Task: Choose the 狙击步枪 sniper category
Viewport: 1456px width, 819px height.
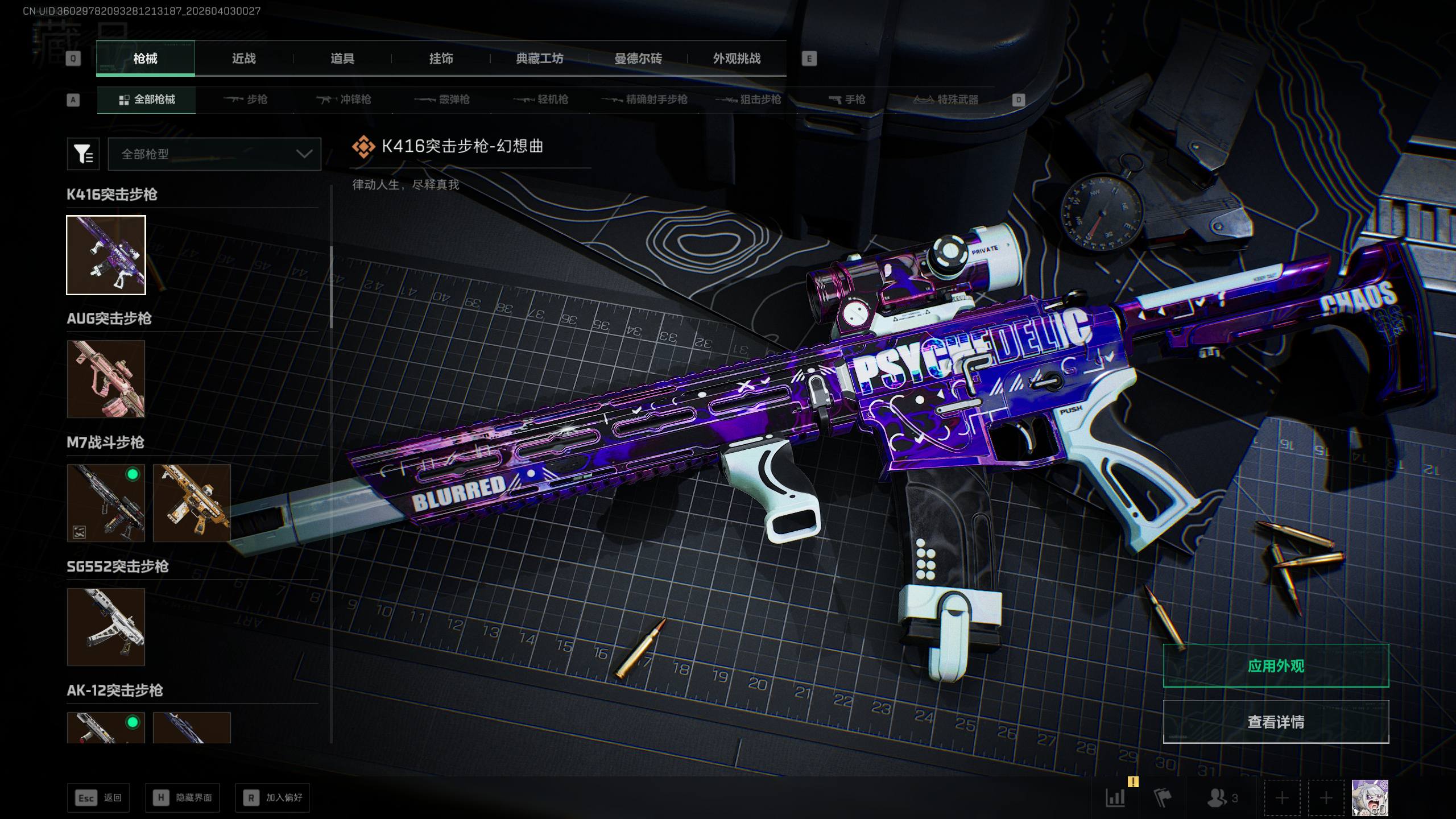Action: [x=748, y=100]
